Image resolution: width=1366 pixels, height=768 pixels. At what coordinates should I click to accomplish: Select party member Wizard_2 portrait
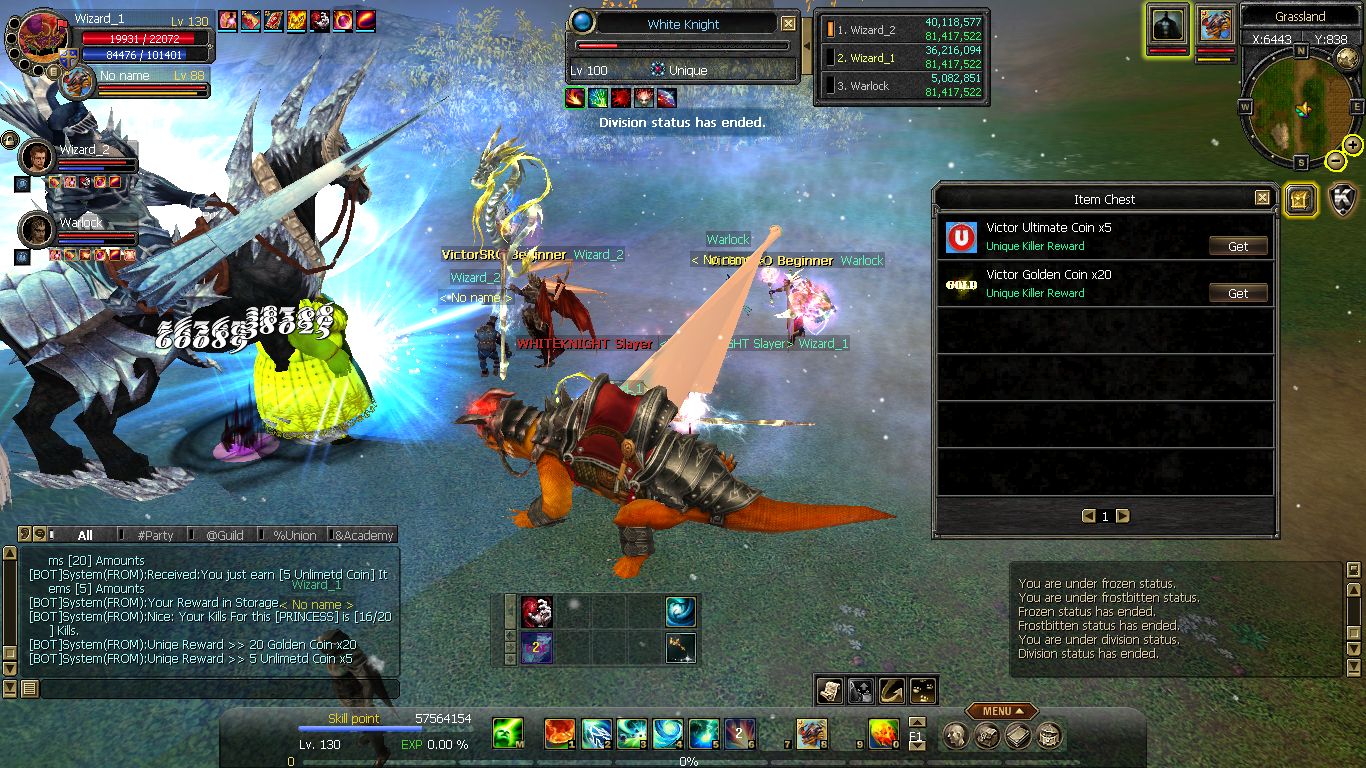click(36, 157)
